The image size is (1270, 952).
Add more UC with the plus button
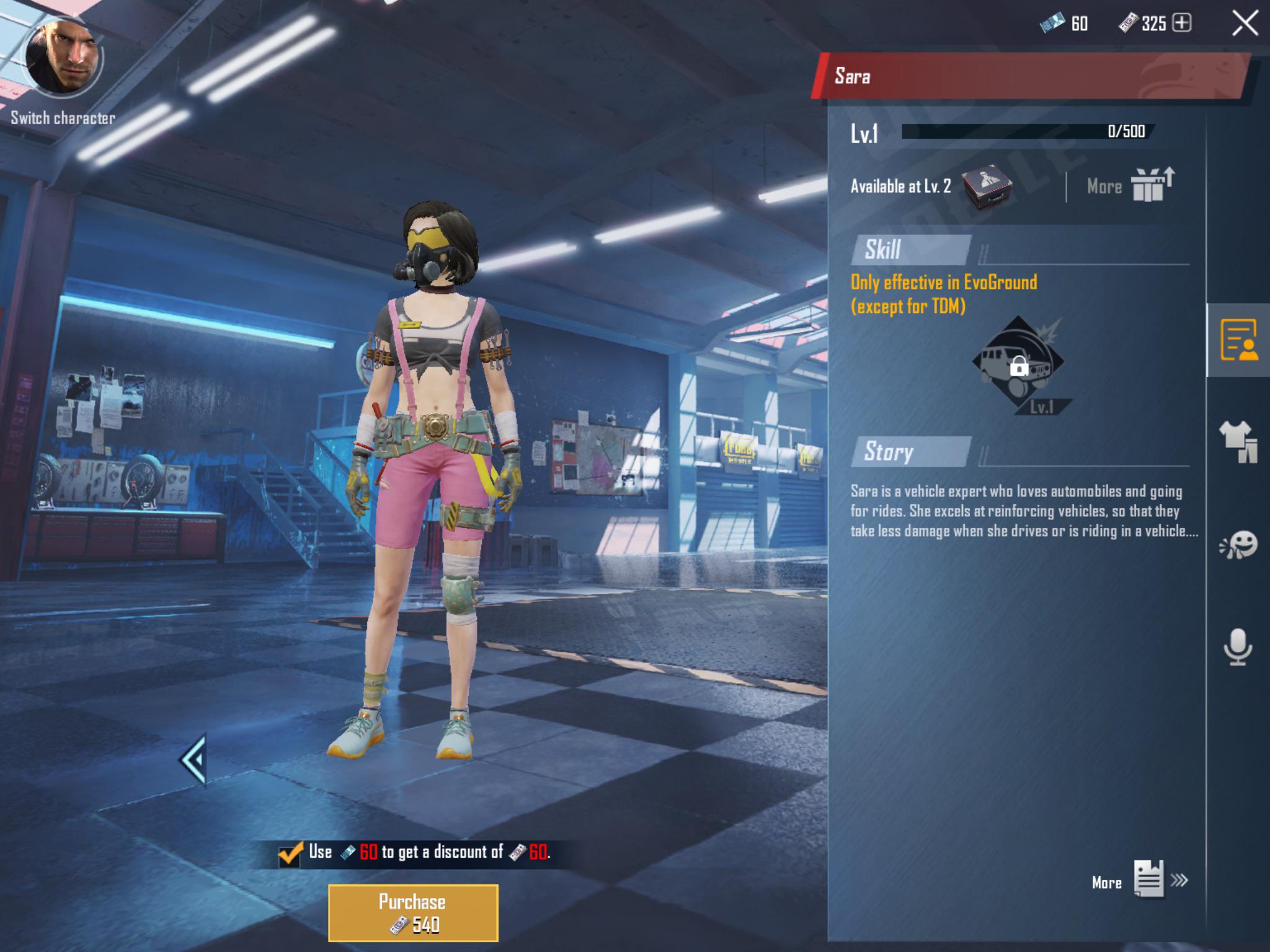click(x=1182, y=24)
